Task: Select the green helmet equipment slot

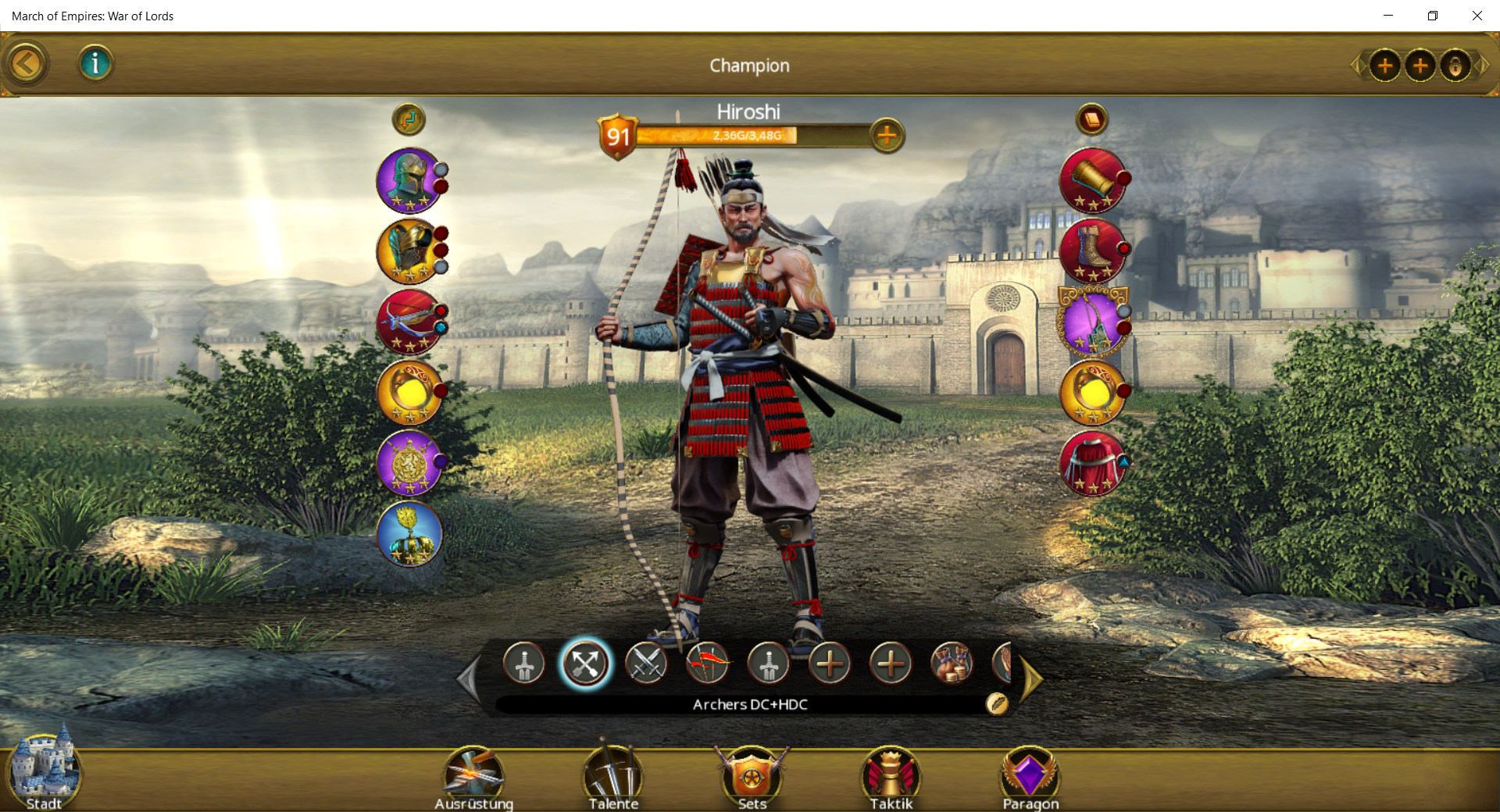Action: [409, 180]
